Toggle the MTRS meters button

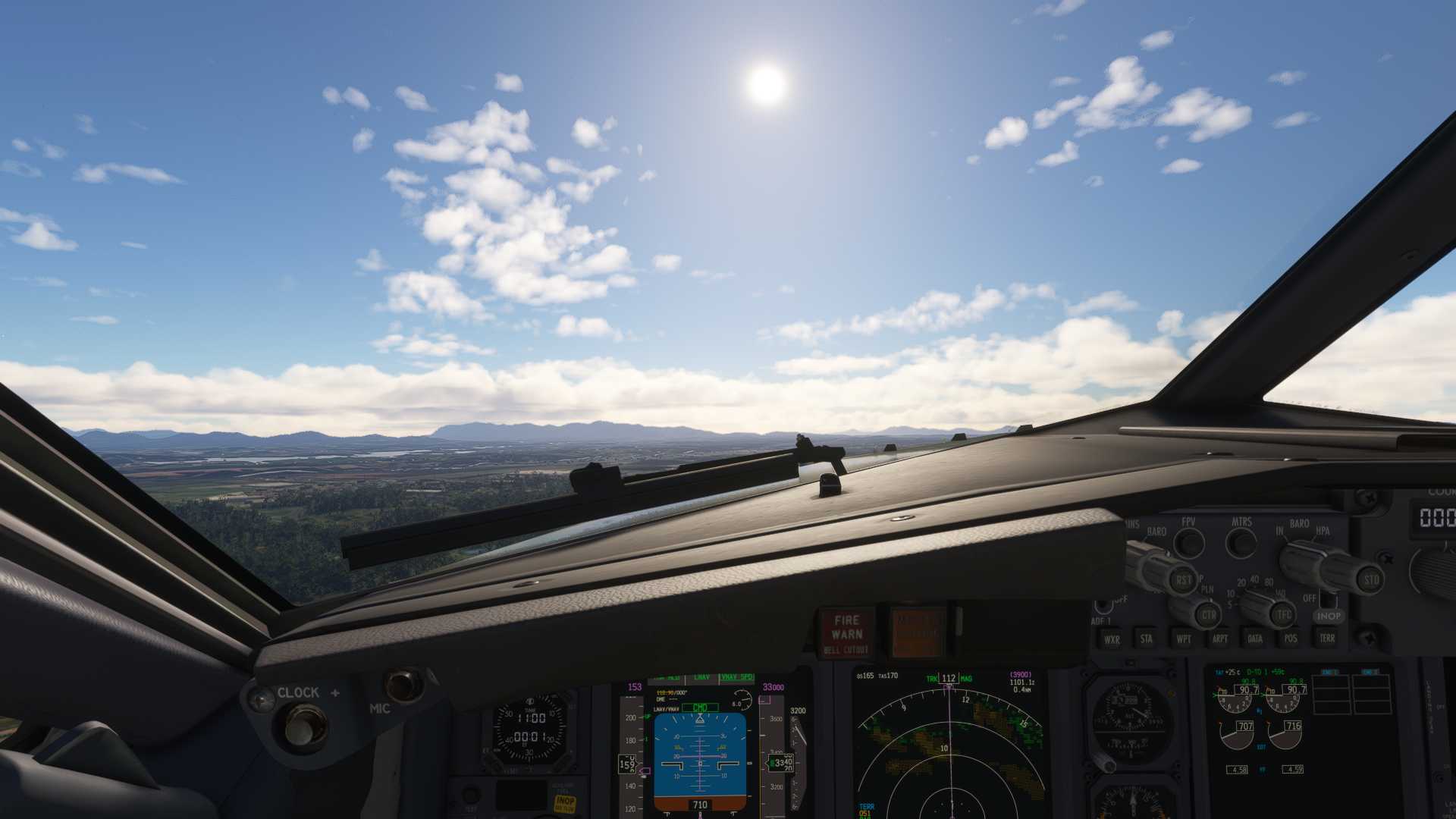1241,543
